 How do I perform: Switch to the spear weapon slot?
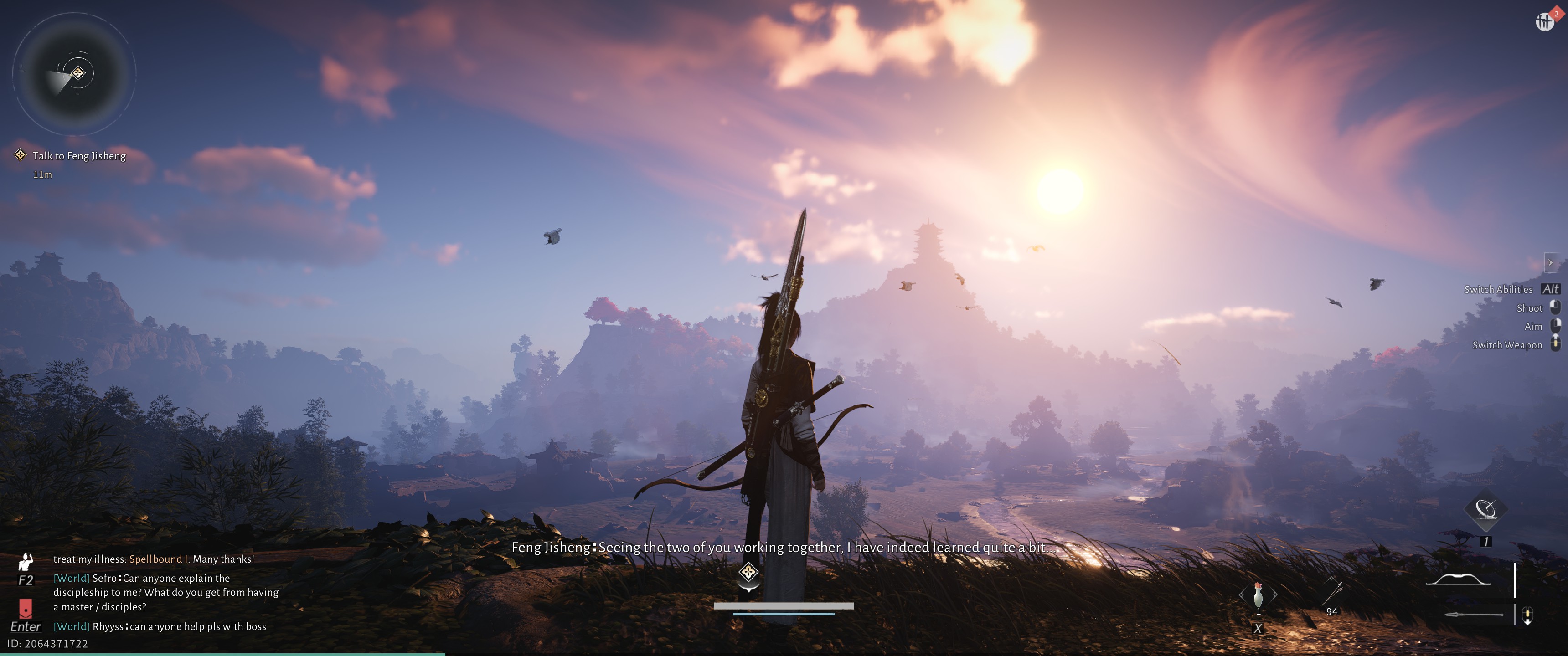tap(1474, 615)
